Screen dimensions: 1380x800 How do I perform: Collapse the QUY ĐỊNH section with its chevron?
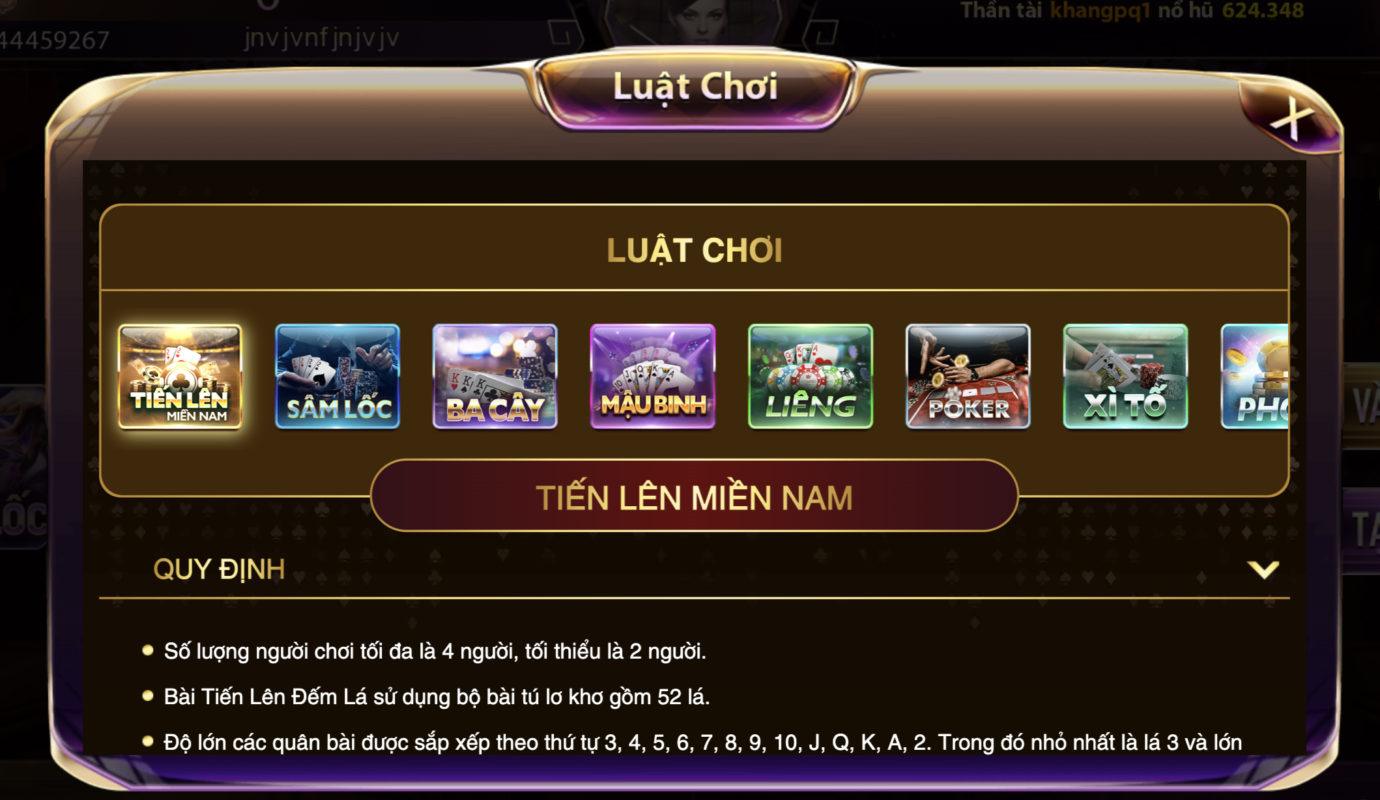click(1266, 570)
